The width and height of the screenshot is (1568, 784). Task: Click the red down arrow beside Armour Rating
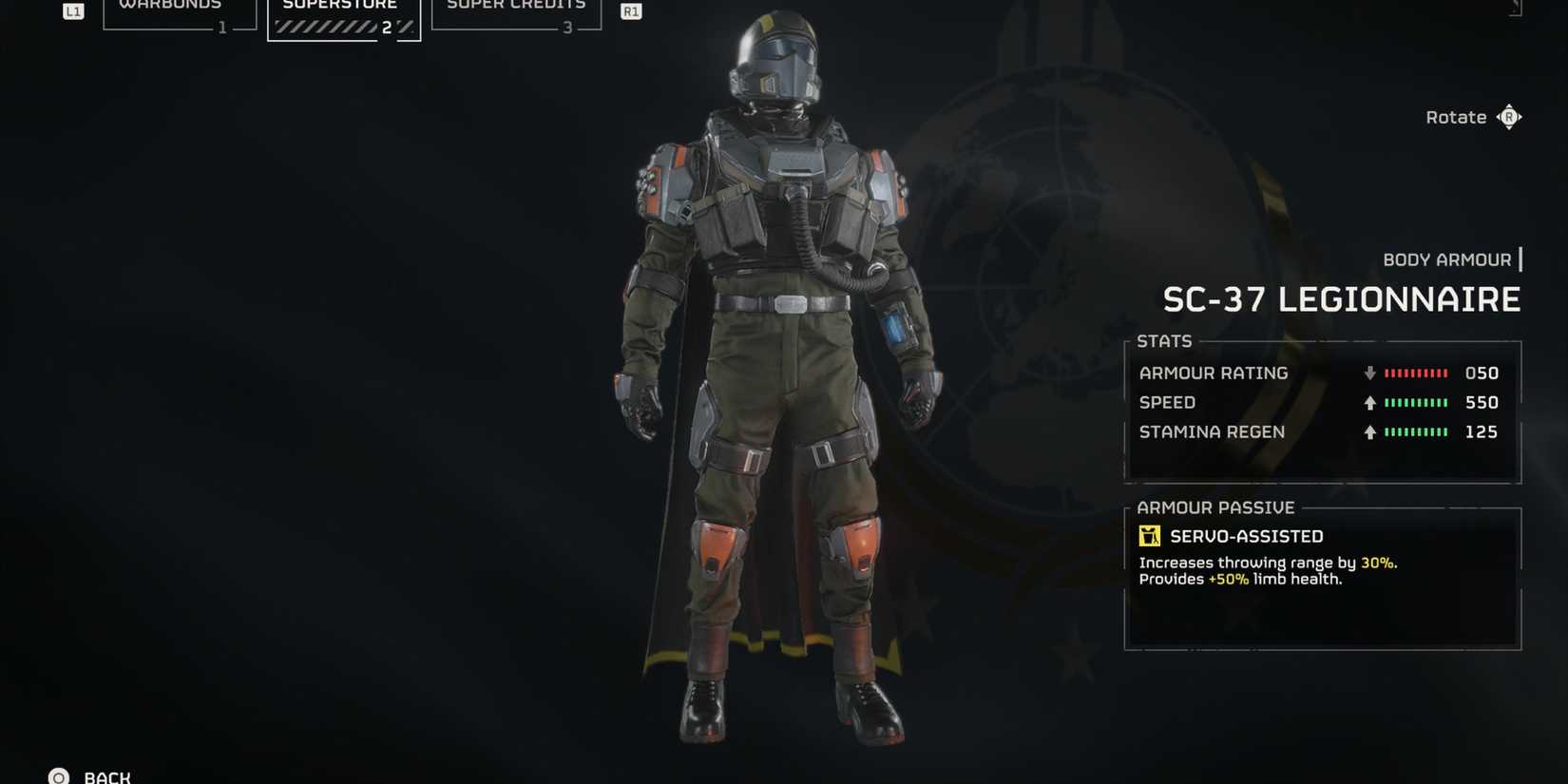pyautogui.click(x=1369, y=373)
